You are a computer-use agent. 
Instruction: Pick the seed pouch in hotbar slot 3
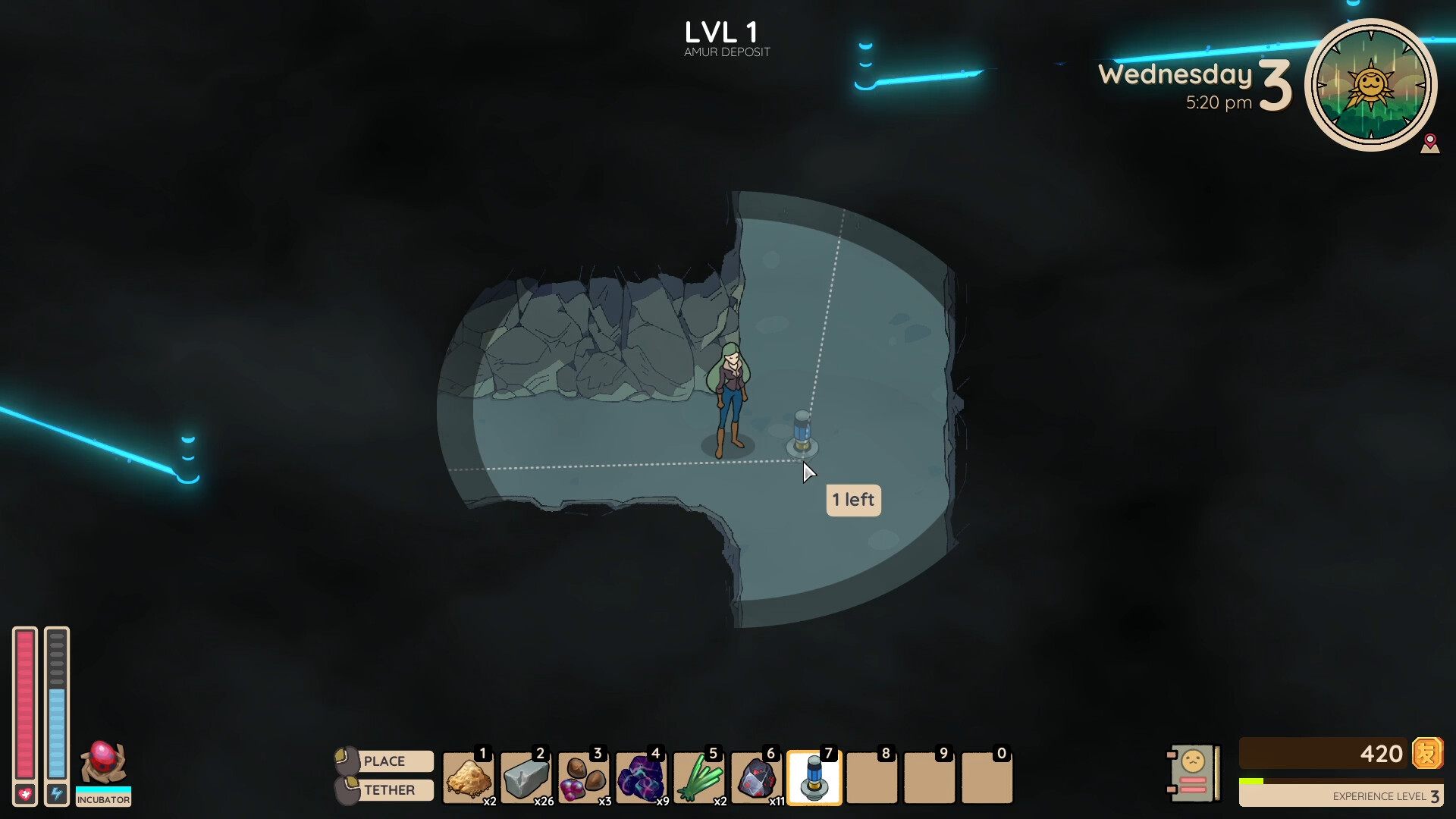tap(584, 777)
